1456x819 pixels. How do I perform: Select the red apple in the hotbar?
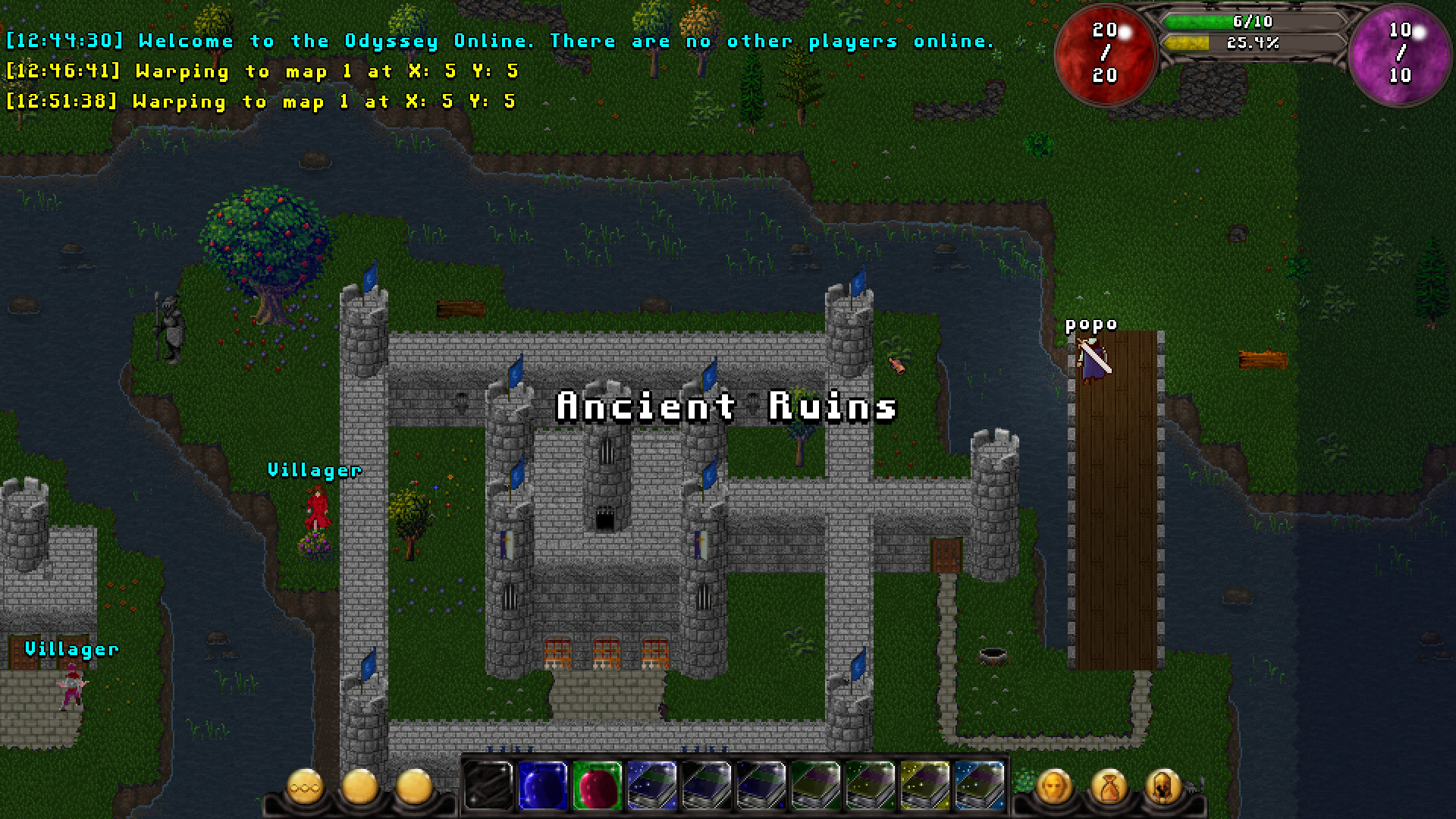pyautogui.click(x=599, y=786)
